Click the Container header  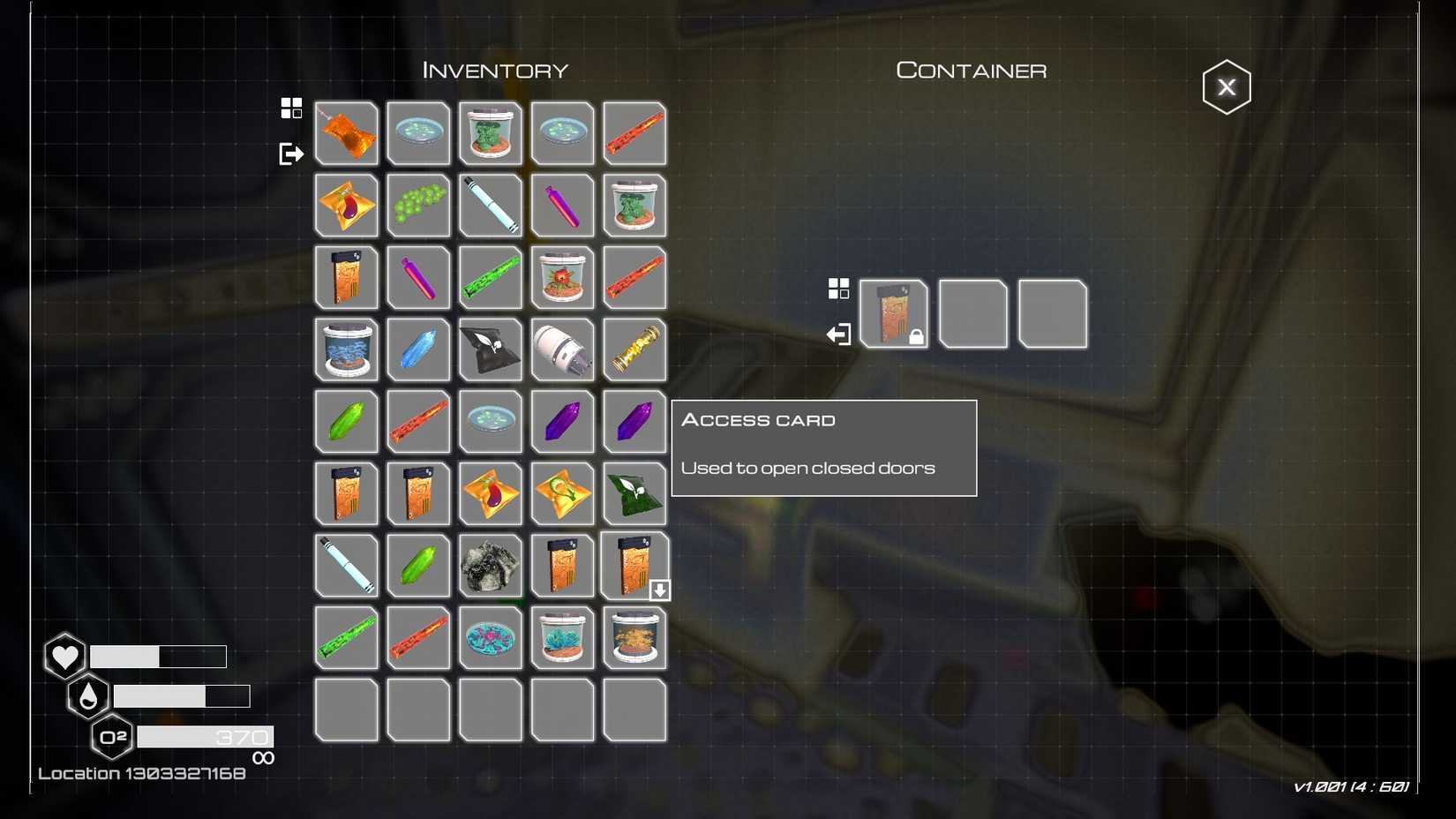point(971,70)
